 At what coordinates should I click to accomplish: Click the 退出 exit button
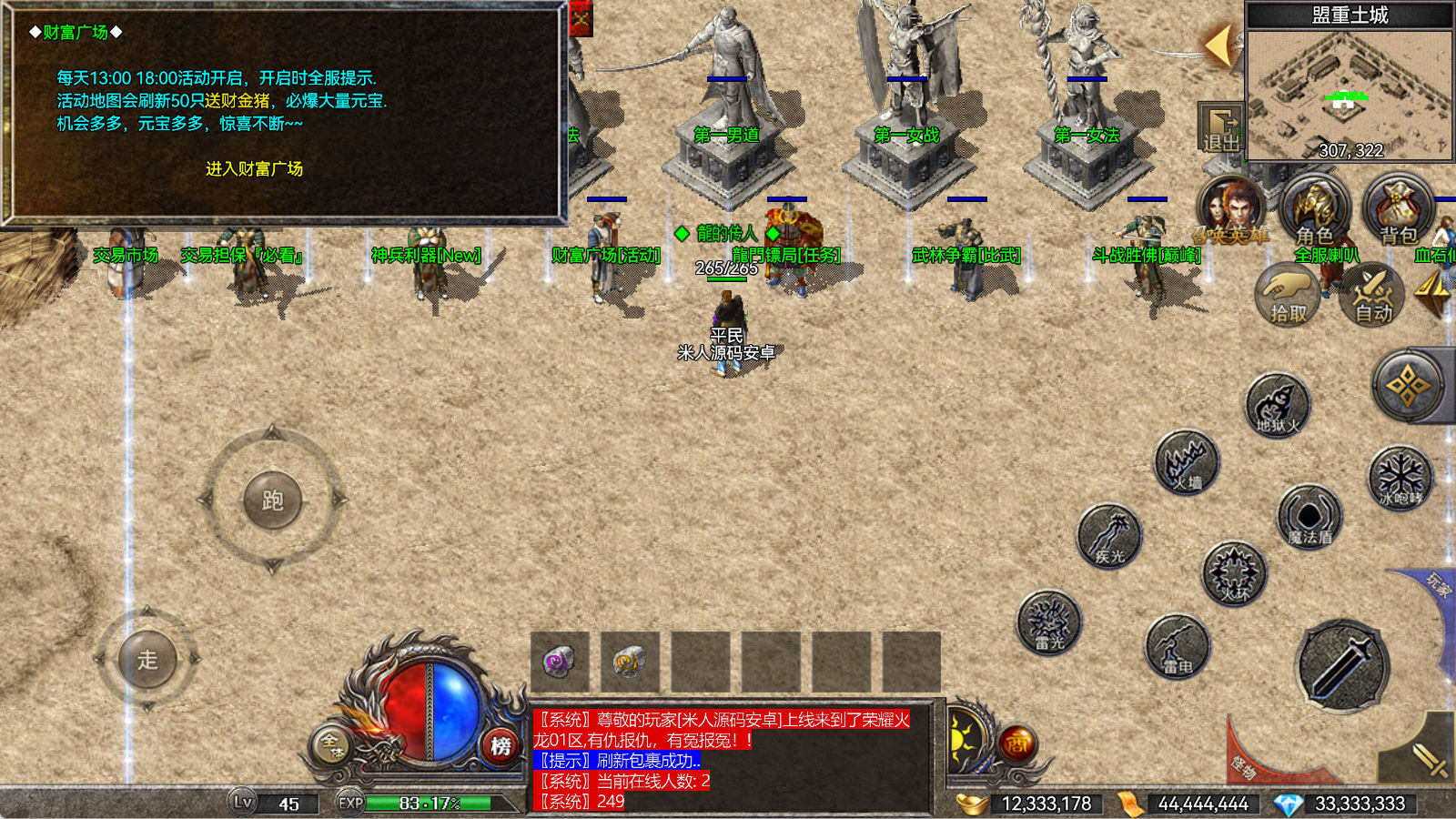[1220, 129]
